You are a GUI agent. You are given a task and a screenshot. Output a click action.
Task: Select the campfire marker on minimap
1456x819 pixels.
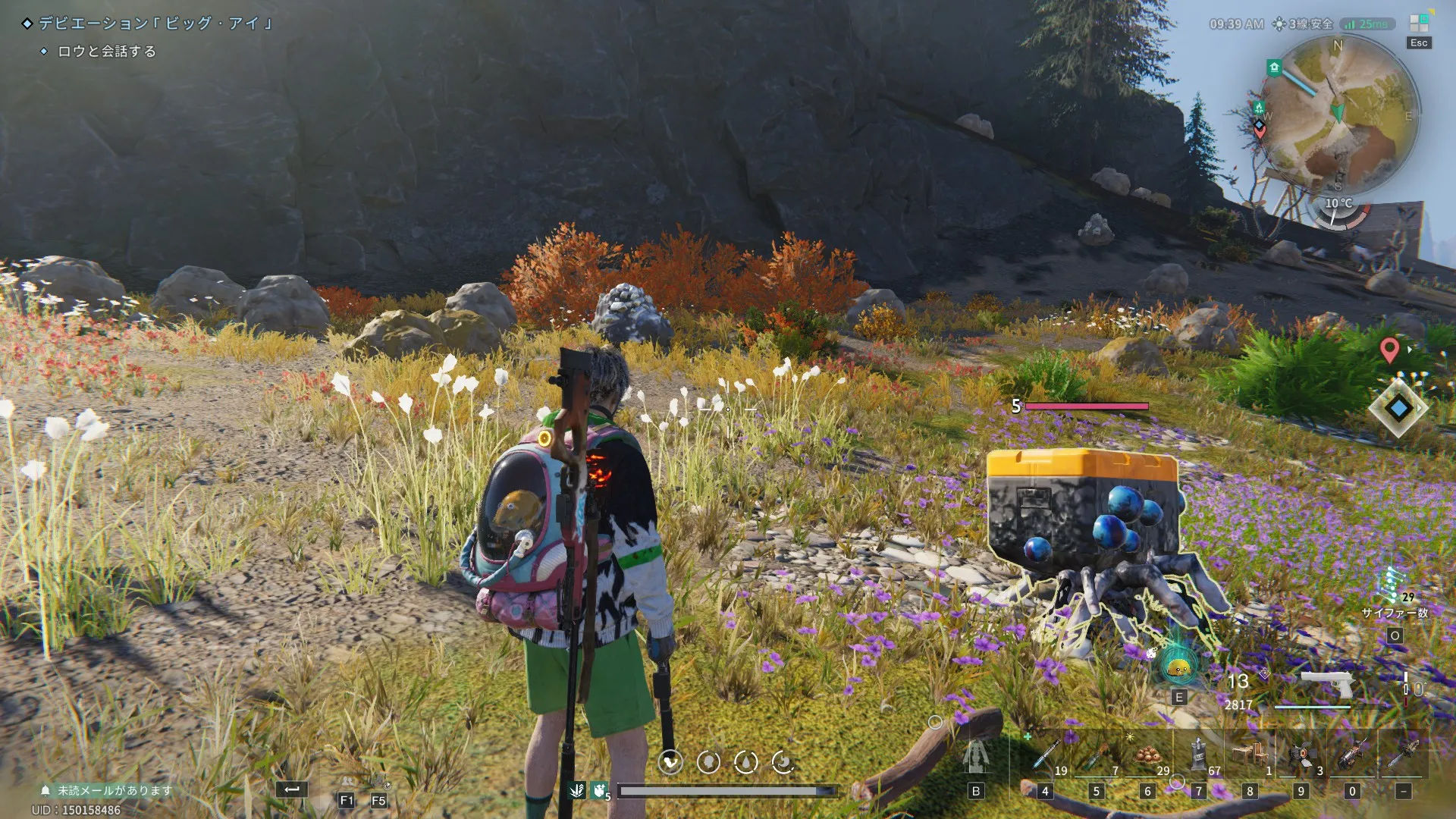1259,107
